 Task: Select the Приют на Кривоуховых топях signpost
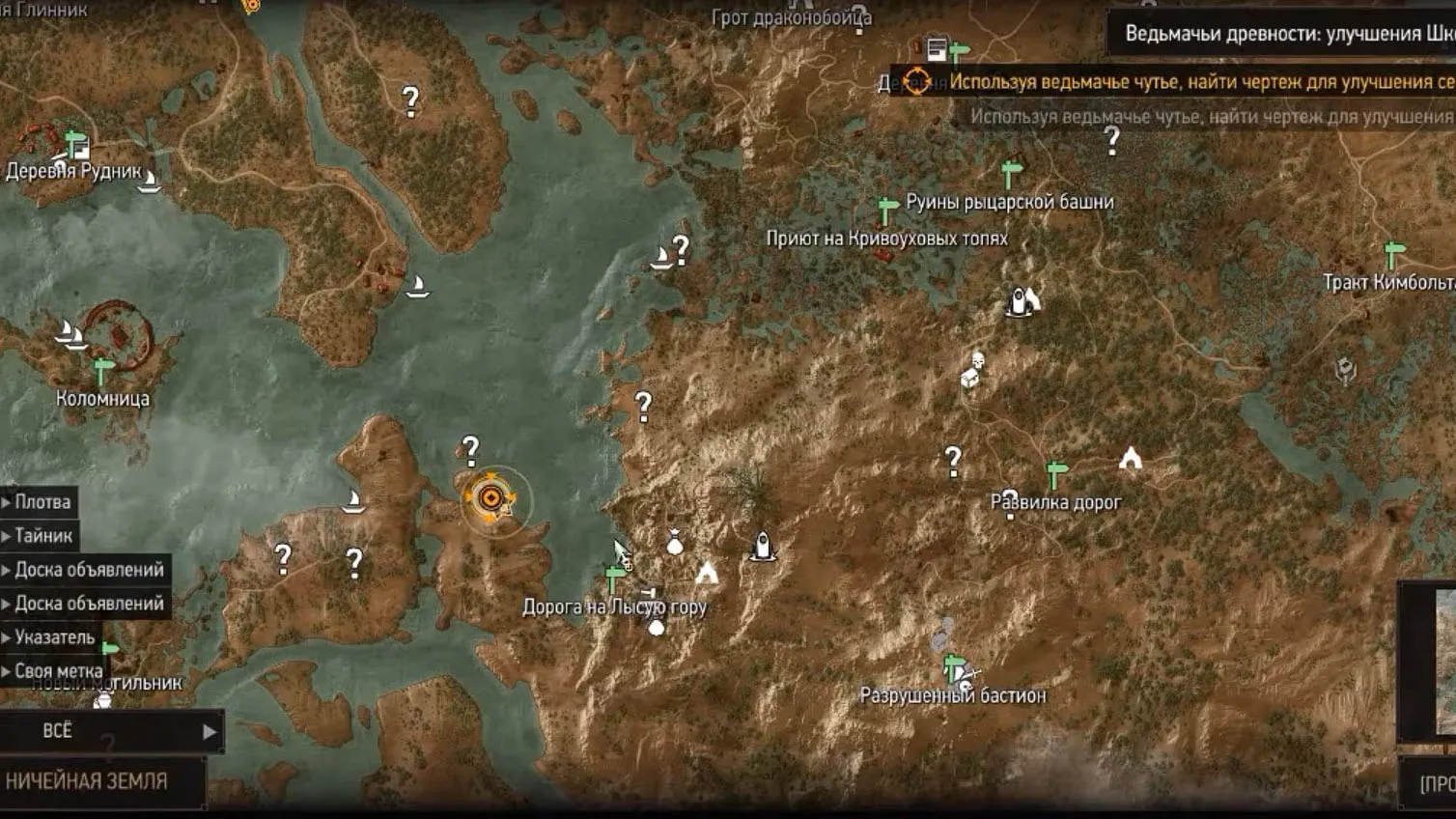887,210
